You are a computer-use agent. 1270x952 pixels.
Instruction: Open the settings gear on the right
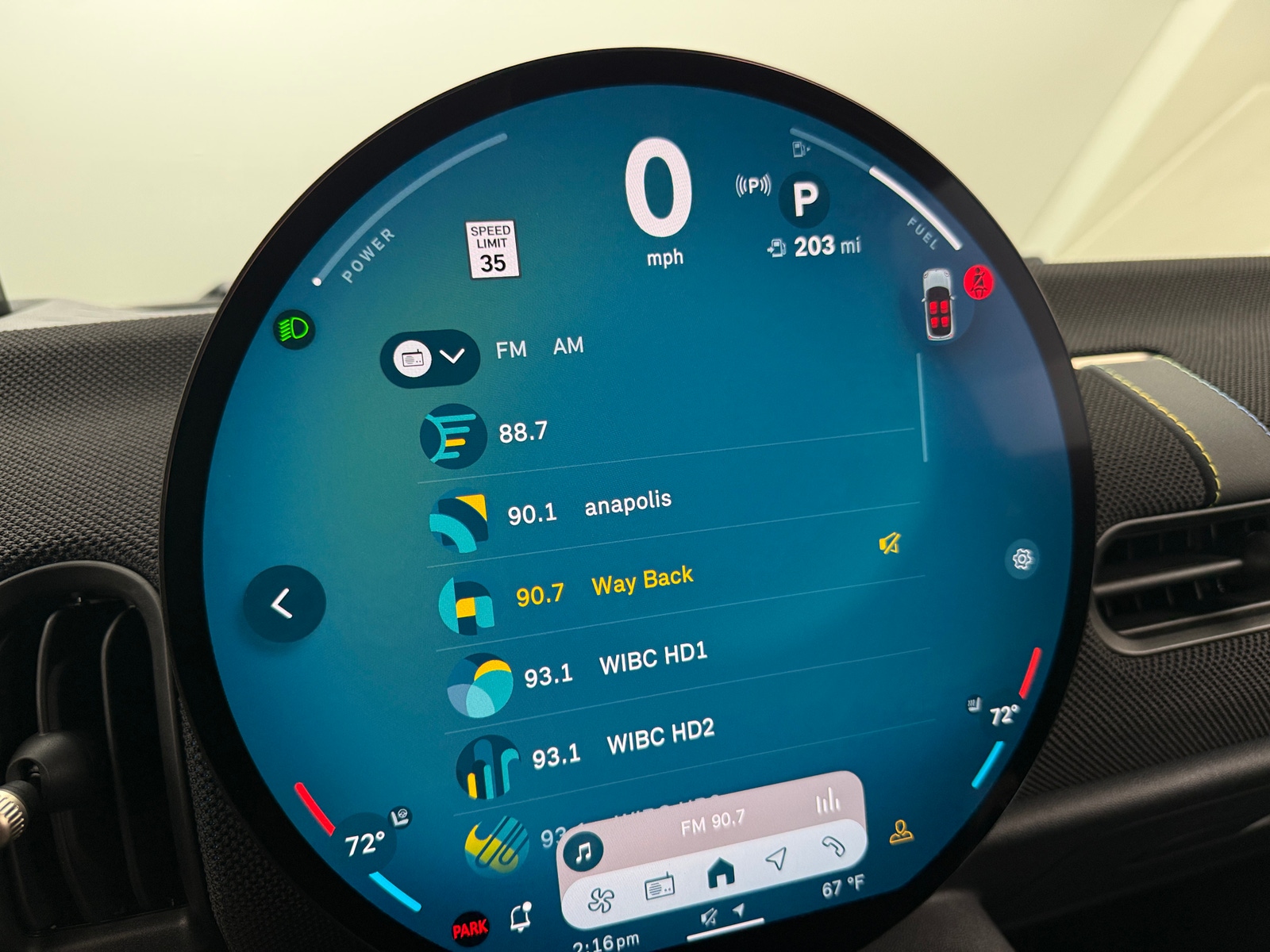1024,560
